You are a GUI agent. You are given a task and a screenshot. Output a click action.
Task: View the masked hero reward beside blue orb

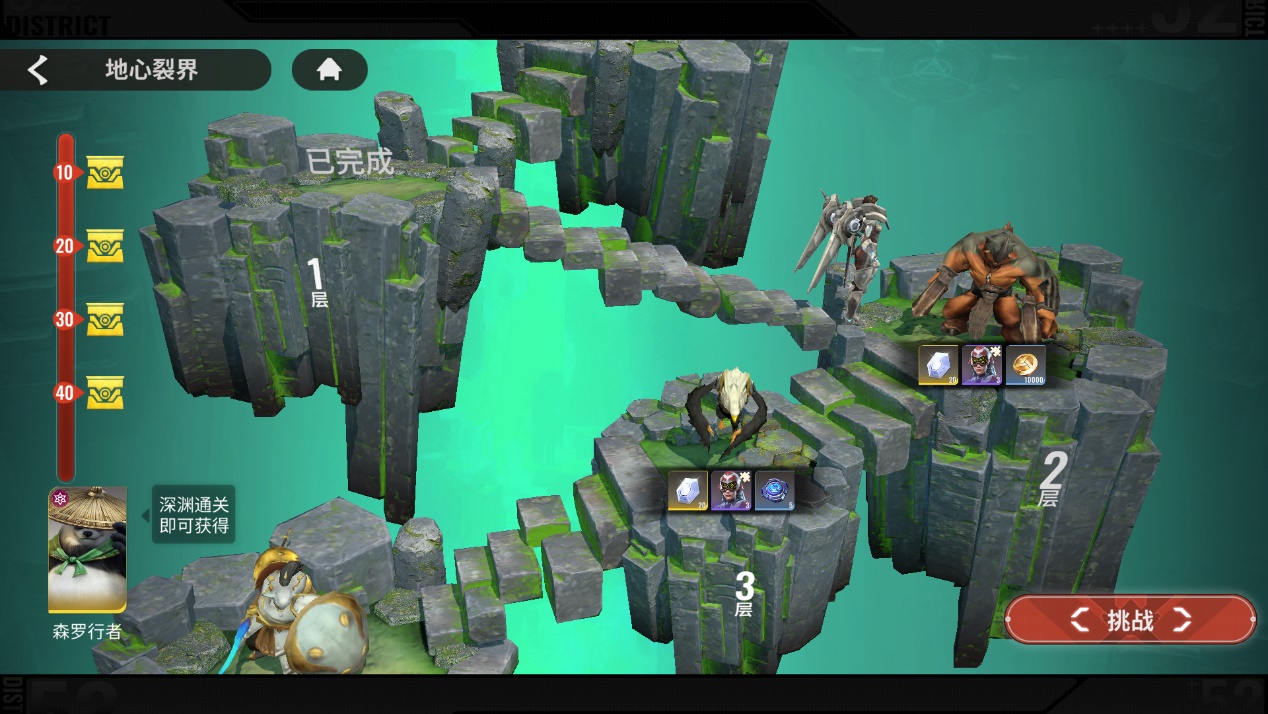731,491
